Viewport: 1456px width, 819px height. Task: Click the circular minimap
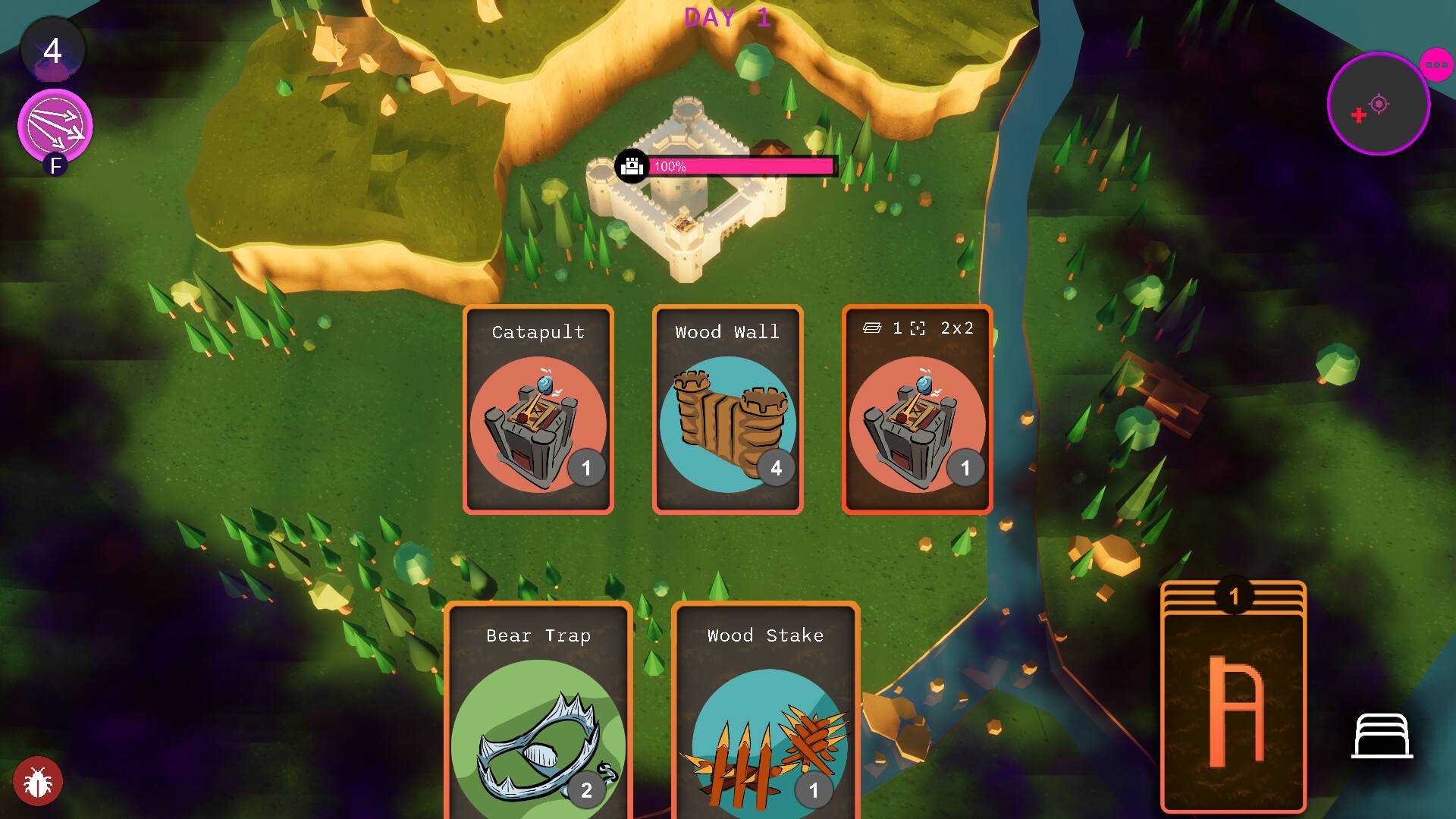(1378, 104)
